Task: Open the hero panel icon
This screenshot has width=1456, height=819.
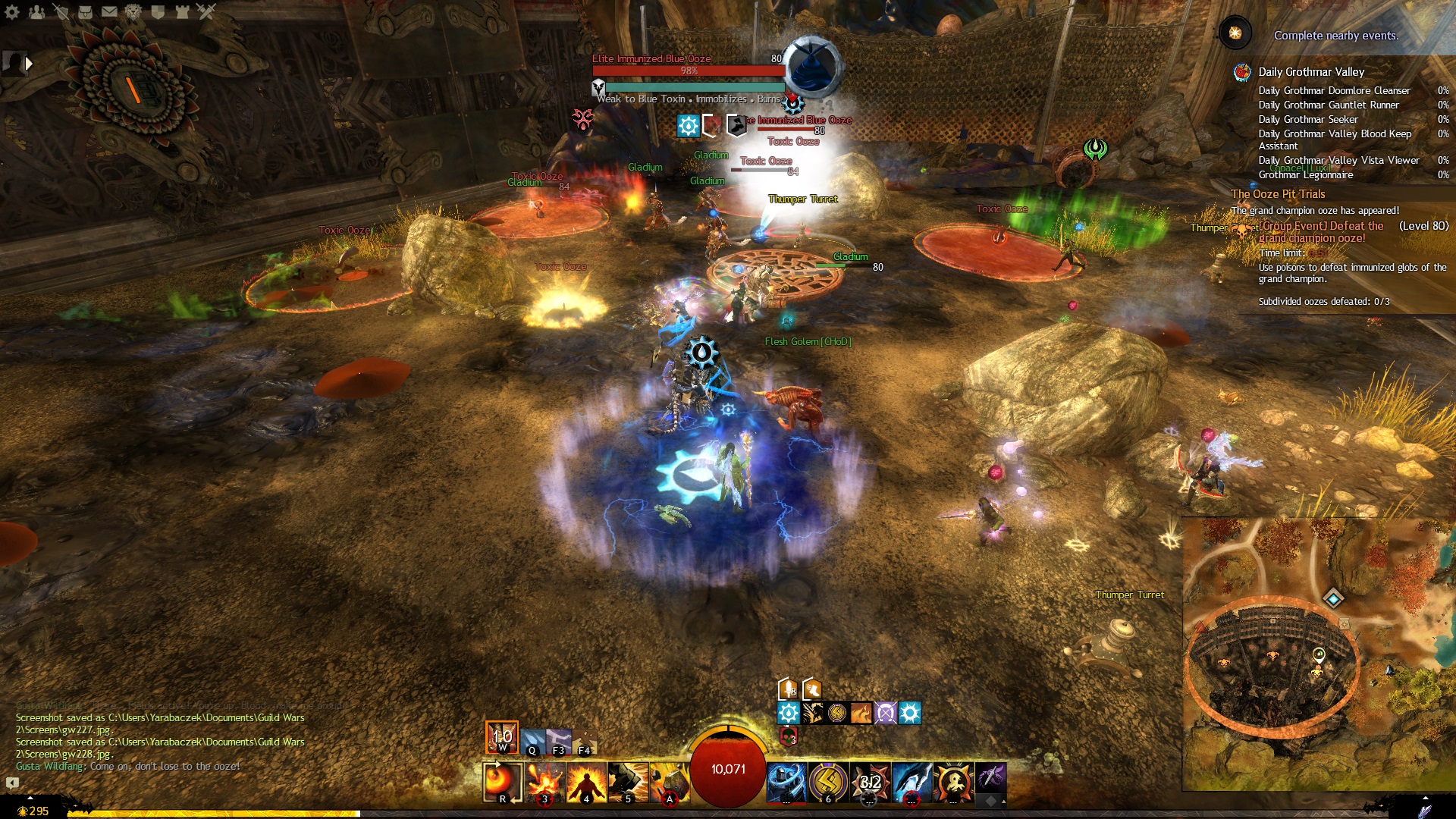Action: 61,11
